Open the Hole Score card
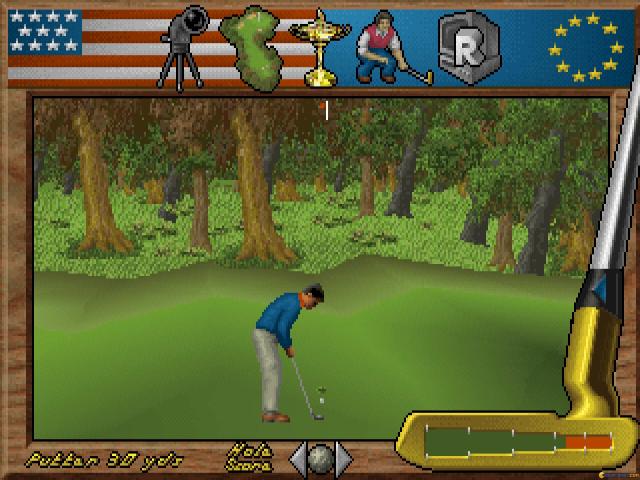This screenshot has height=480, width=640. (x=250, y=457)
